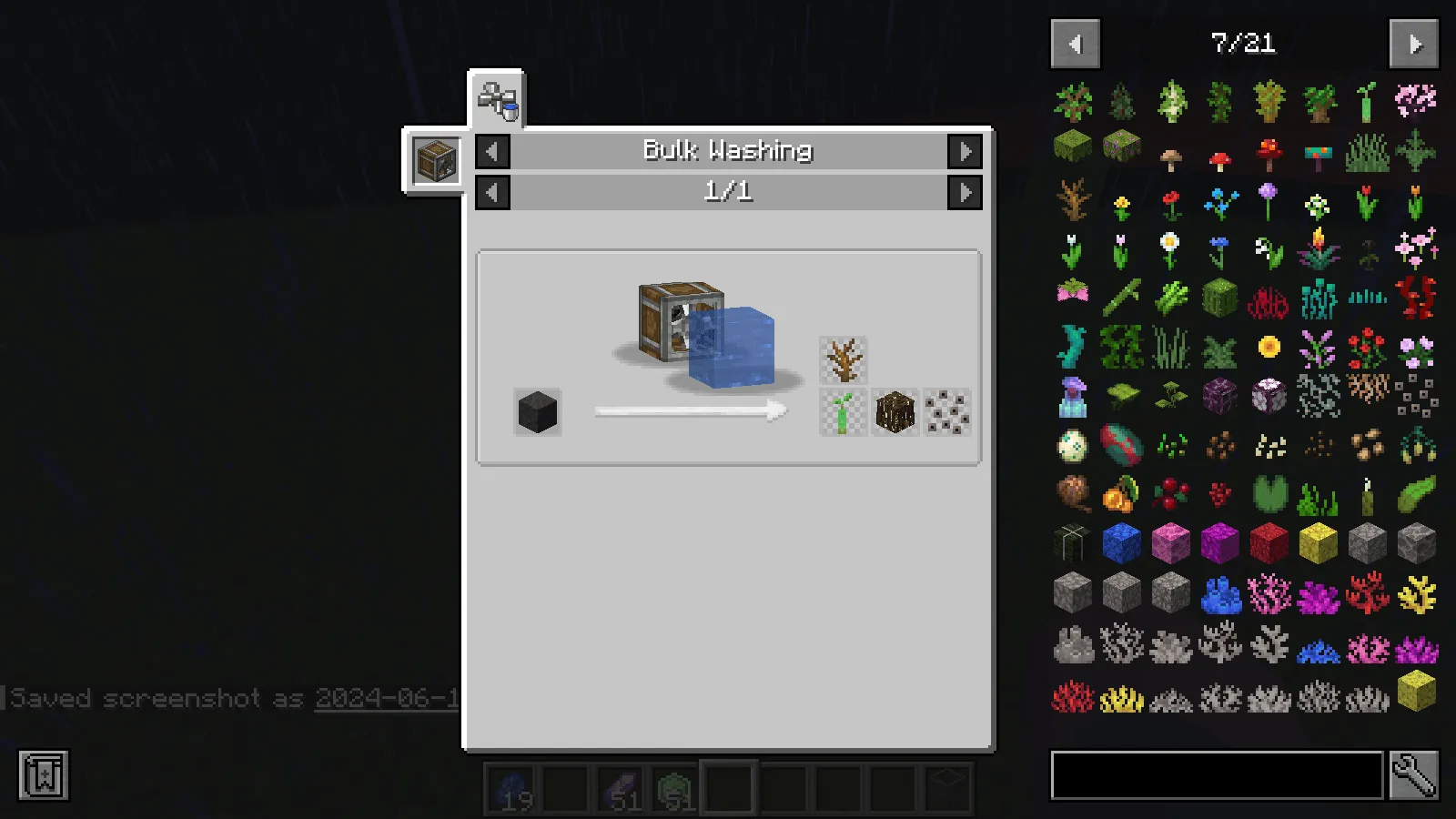1456x819 pixels.
Task: Select the spore blossom in the item panel
Action: (1074, 291)
